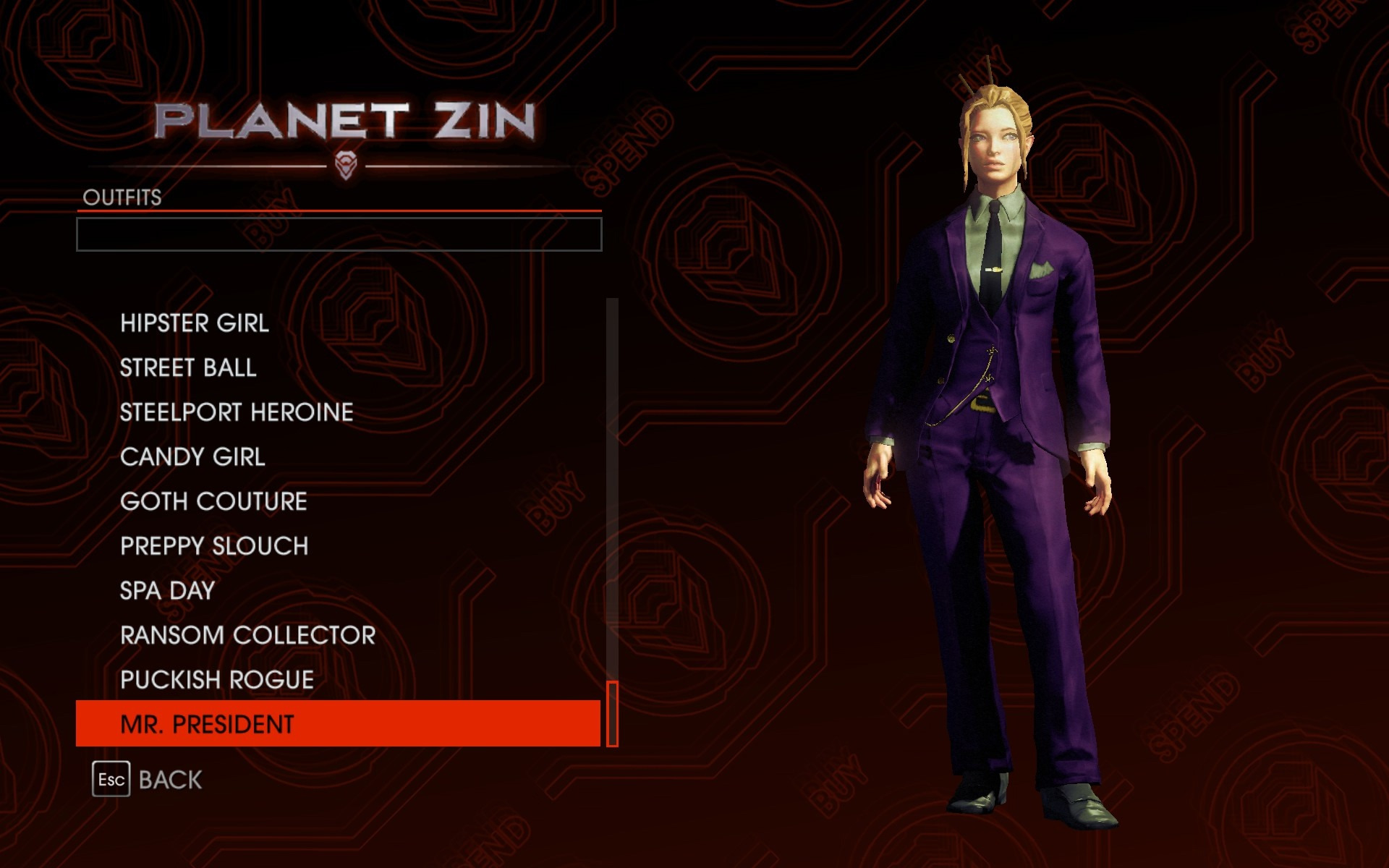Click the outfit list scrollbar handle

(x=612, y=713)
